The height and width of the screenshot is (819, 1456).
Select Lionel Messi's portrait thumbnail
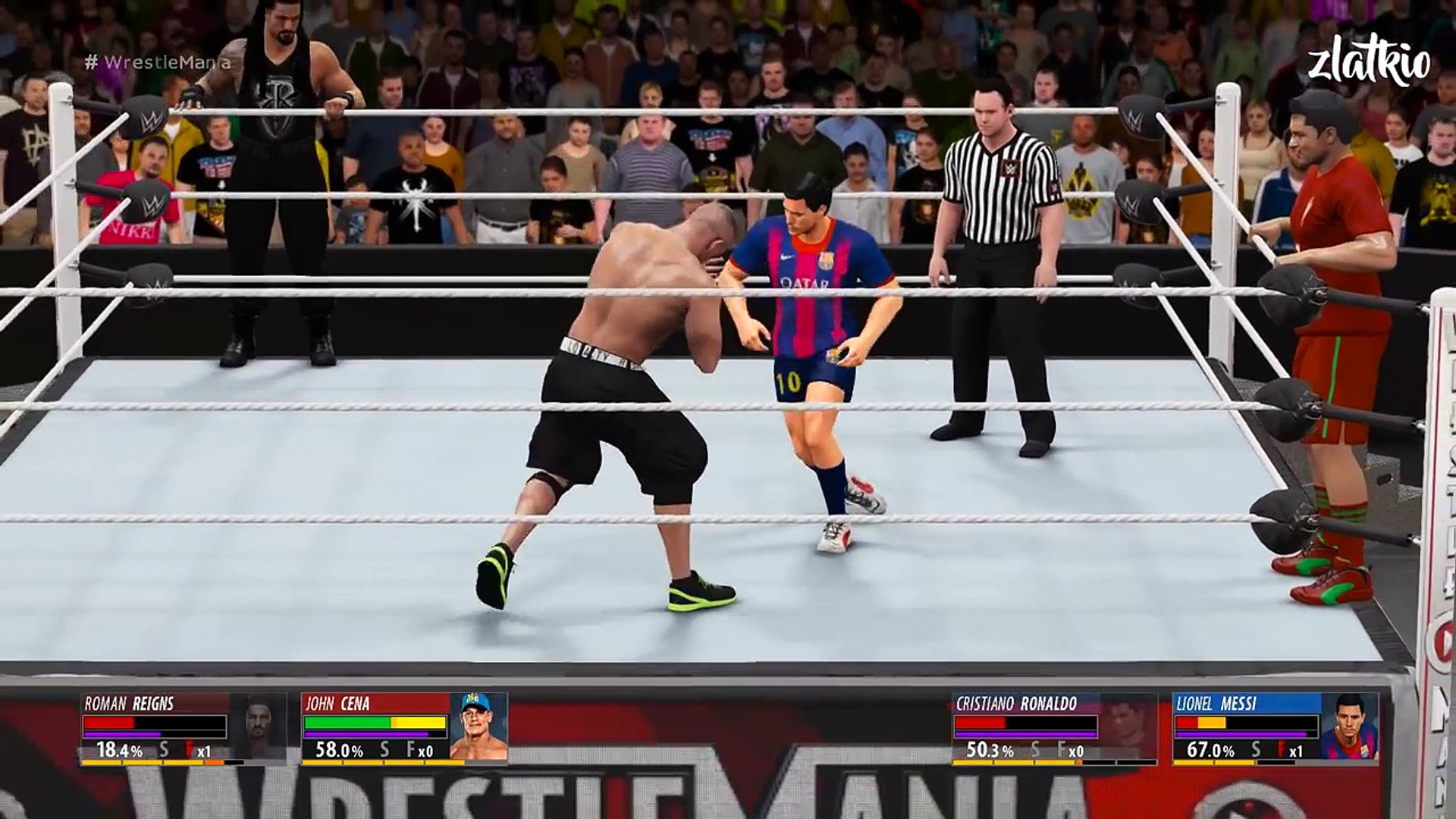pyautogui.click(x=1349, y=726)
